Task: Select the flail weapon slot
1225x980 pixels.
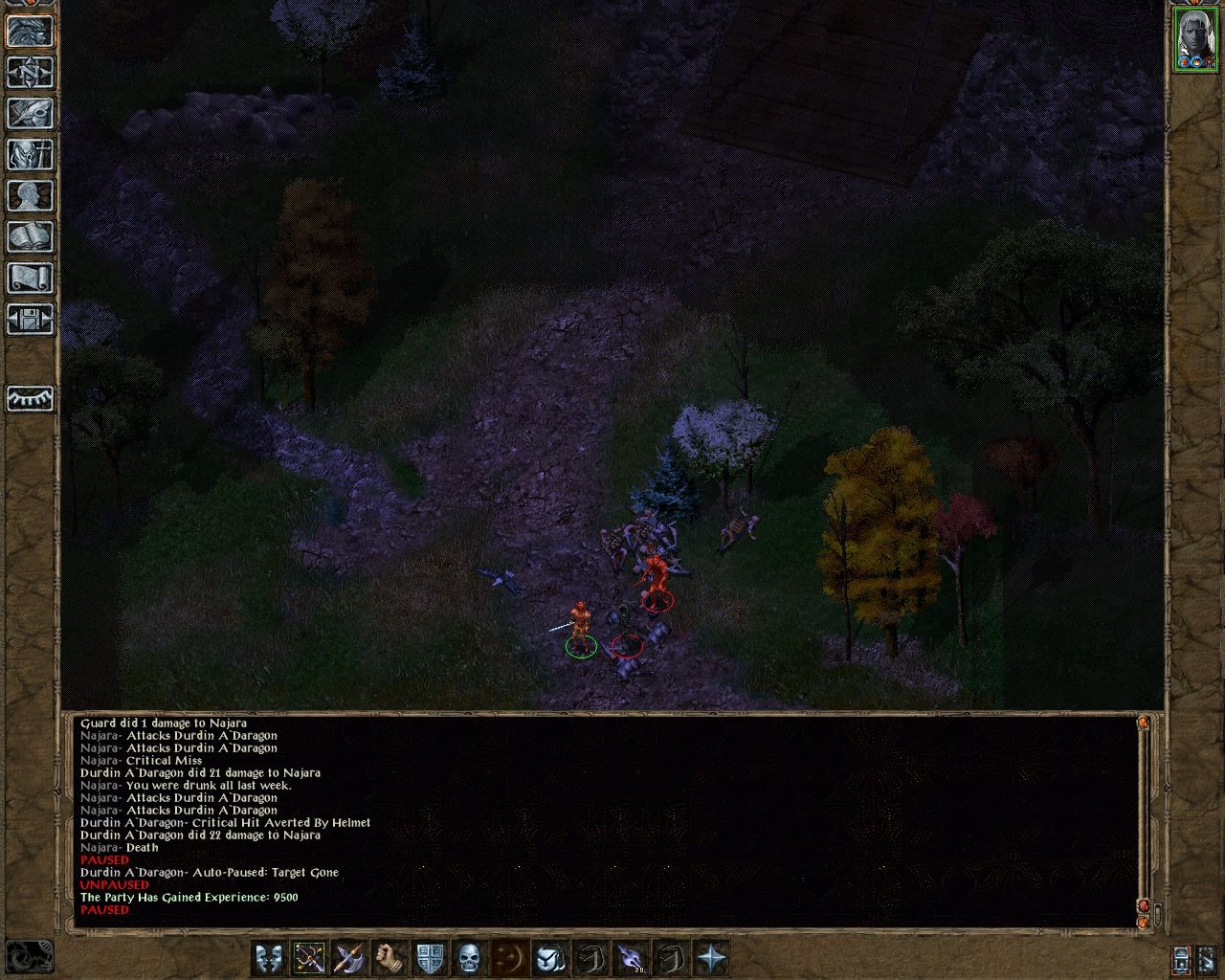Action: pos(309,957)
